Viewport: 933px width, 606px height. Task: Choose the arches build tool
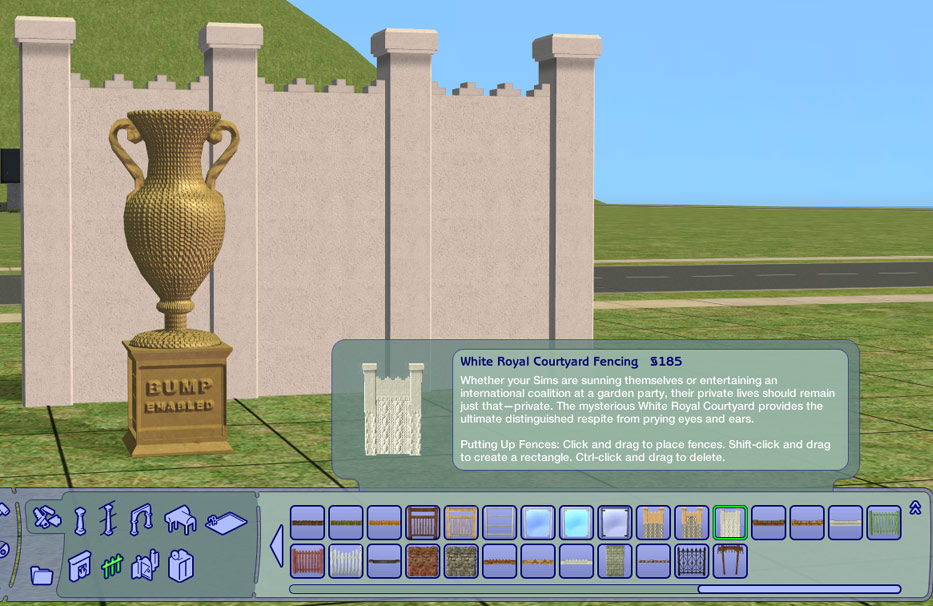point(141,518)
